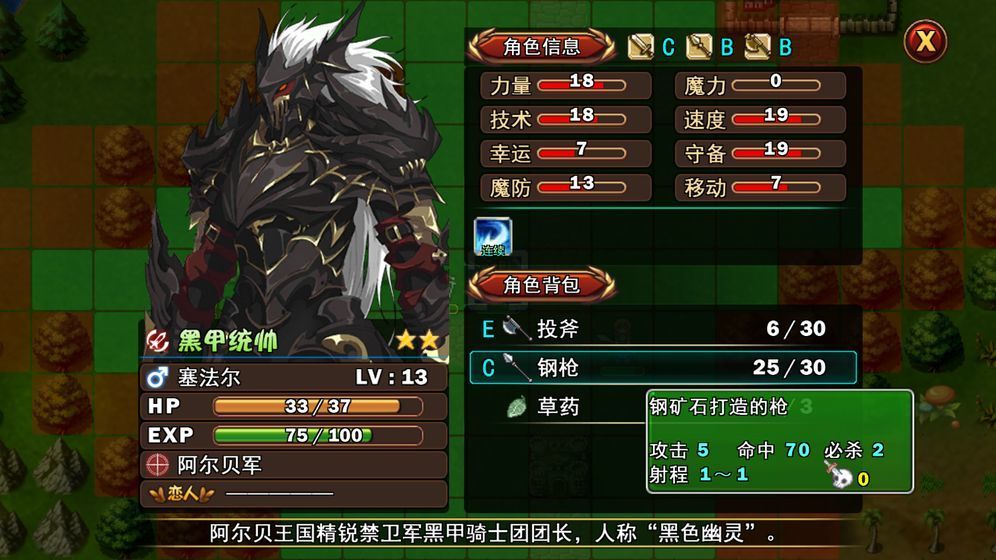Select the 钢枪 steel spear row

click(x=662, y=368)
